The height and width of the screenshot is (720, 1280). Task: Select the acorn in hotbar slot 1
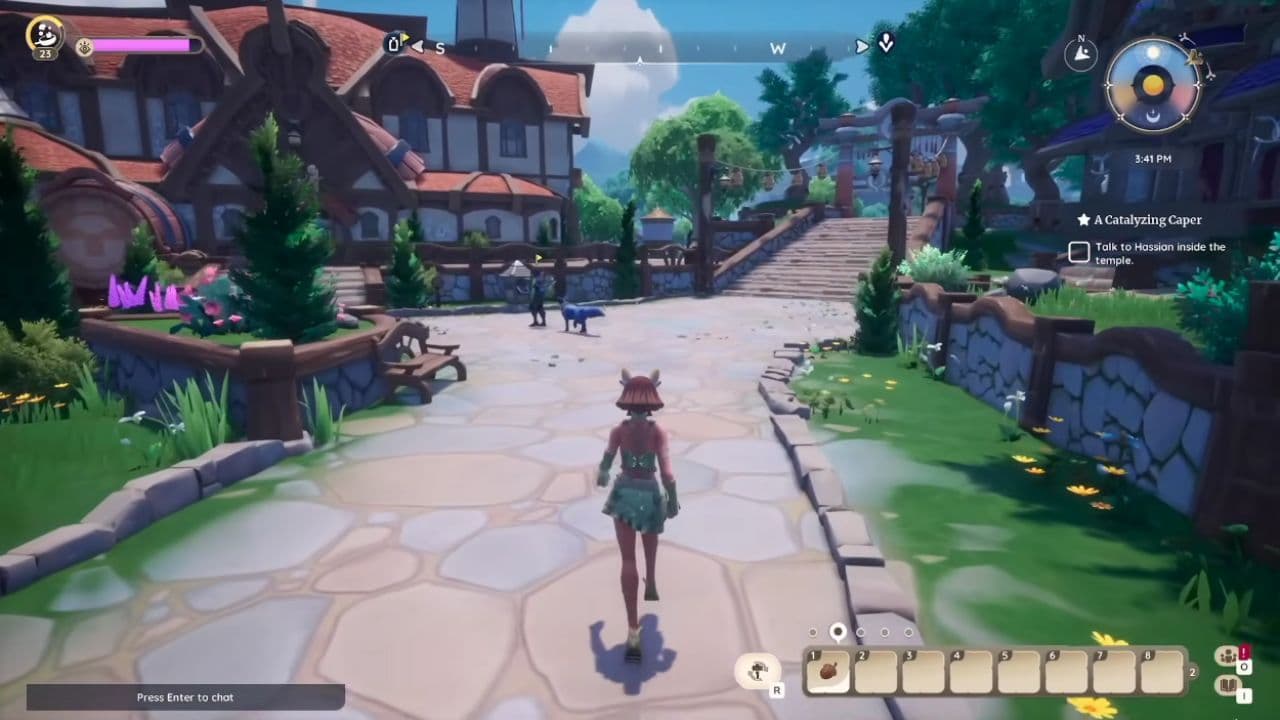pos(828,672)
